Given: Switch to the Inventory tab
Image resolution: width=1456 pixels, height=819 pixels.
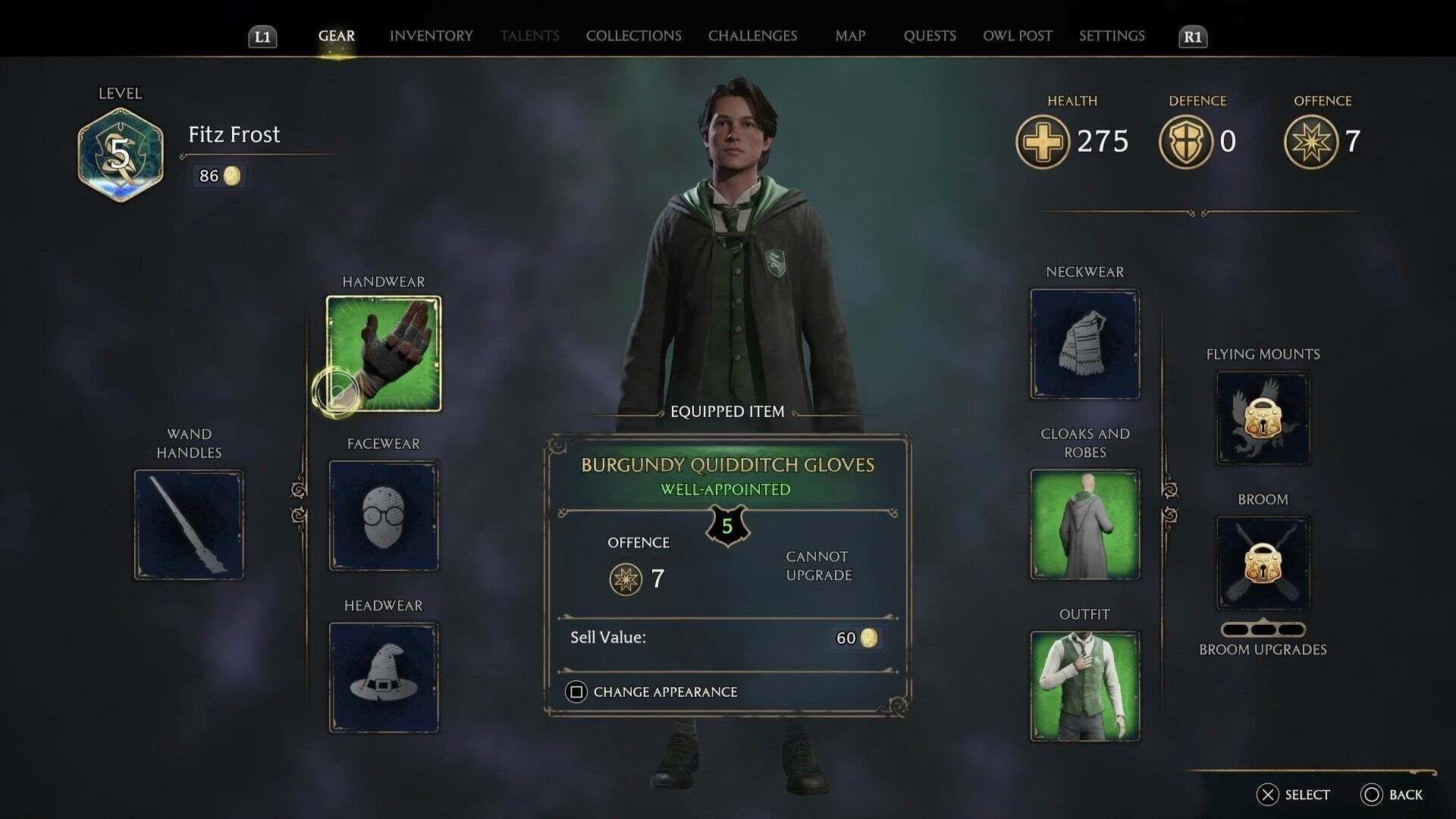Looking at the screenshot, I should (431, 36).
